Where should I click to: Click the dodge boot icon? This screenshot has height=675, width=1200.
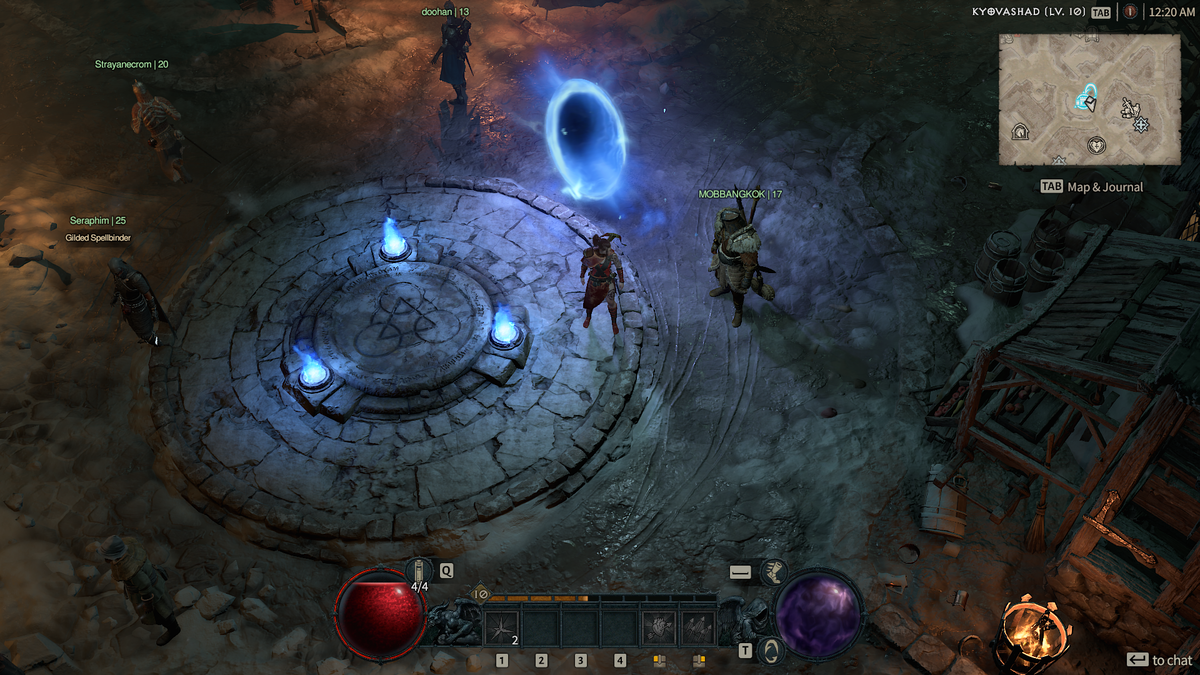773,572
